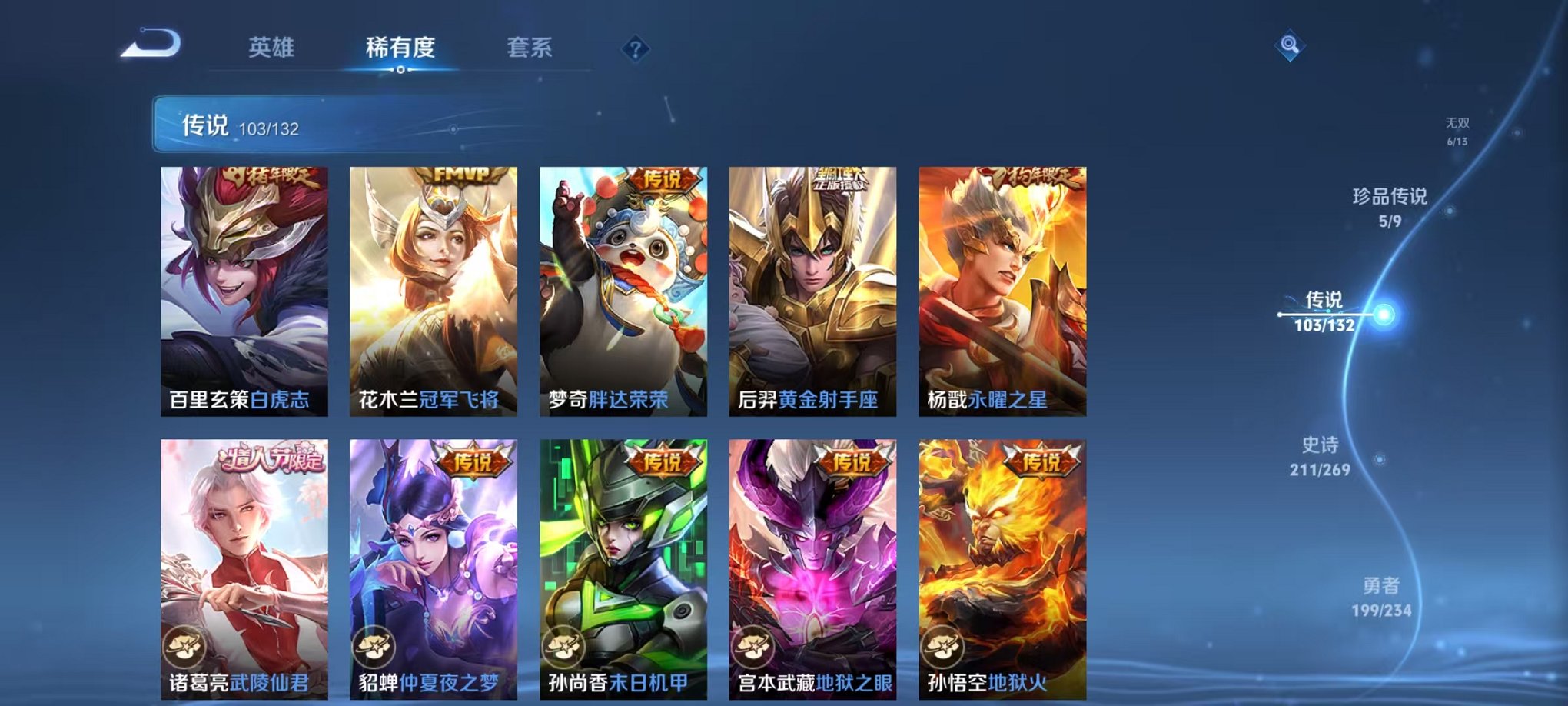Click the help question mark icon

pyautogui.click(x=635, y=49)
